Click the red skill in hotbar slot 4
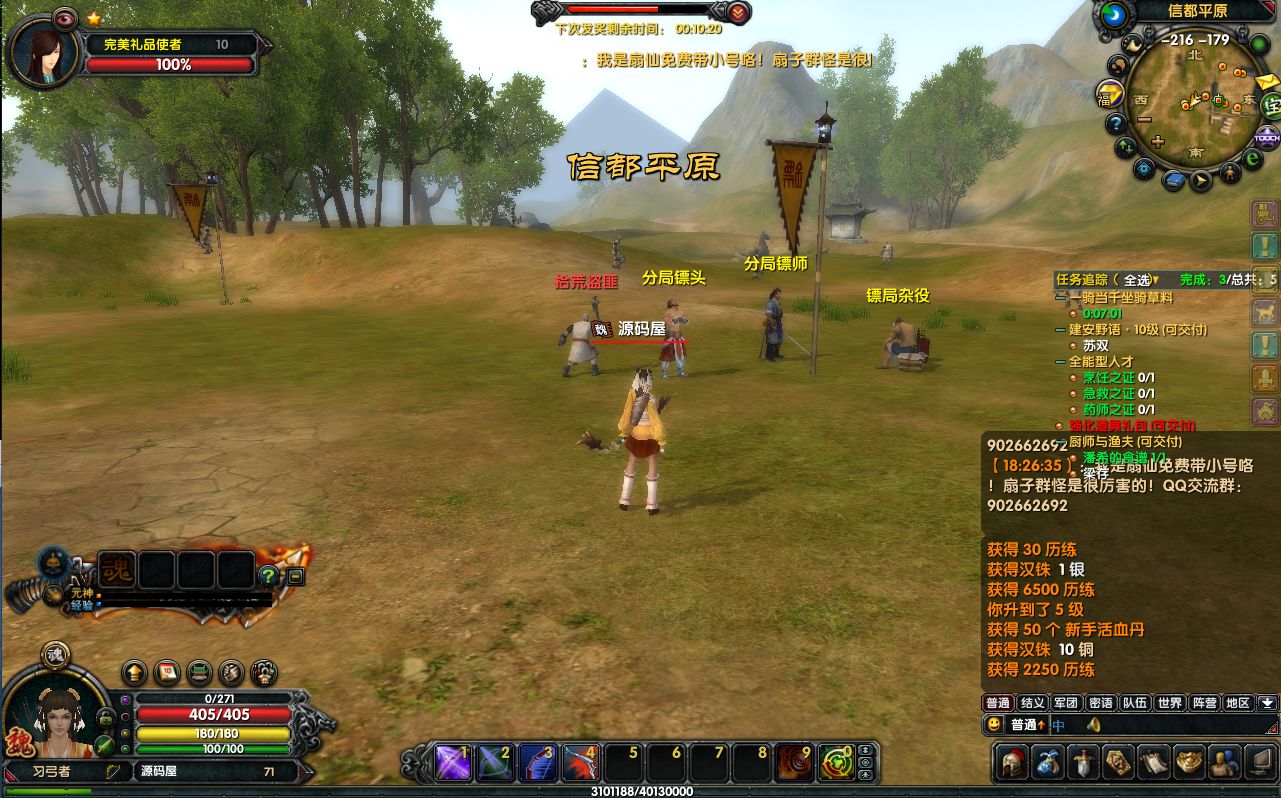The width and height of the screenshot is (1281, 798). click(x=578, y=762)
